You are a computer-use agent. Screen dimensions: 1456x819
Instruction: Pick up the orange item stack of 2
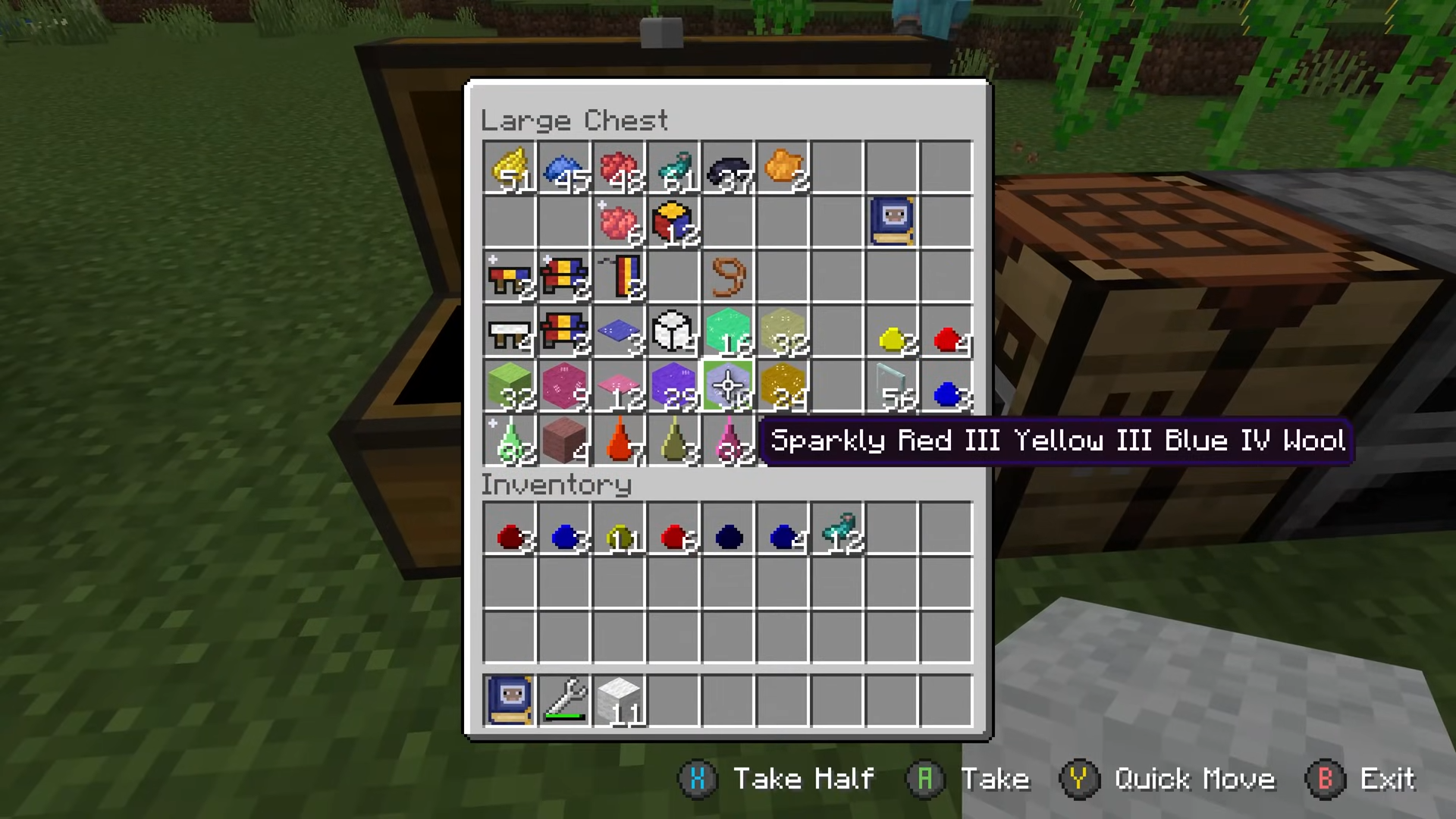click(783, 167)
